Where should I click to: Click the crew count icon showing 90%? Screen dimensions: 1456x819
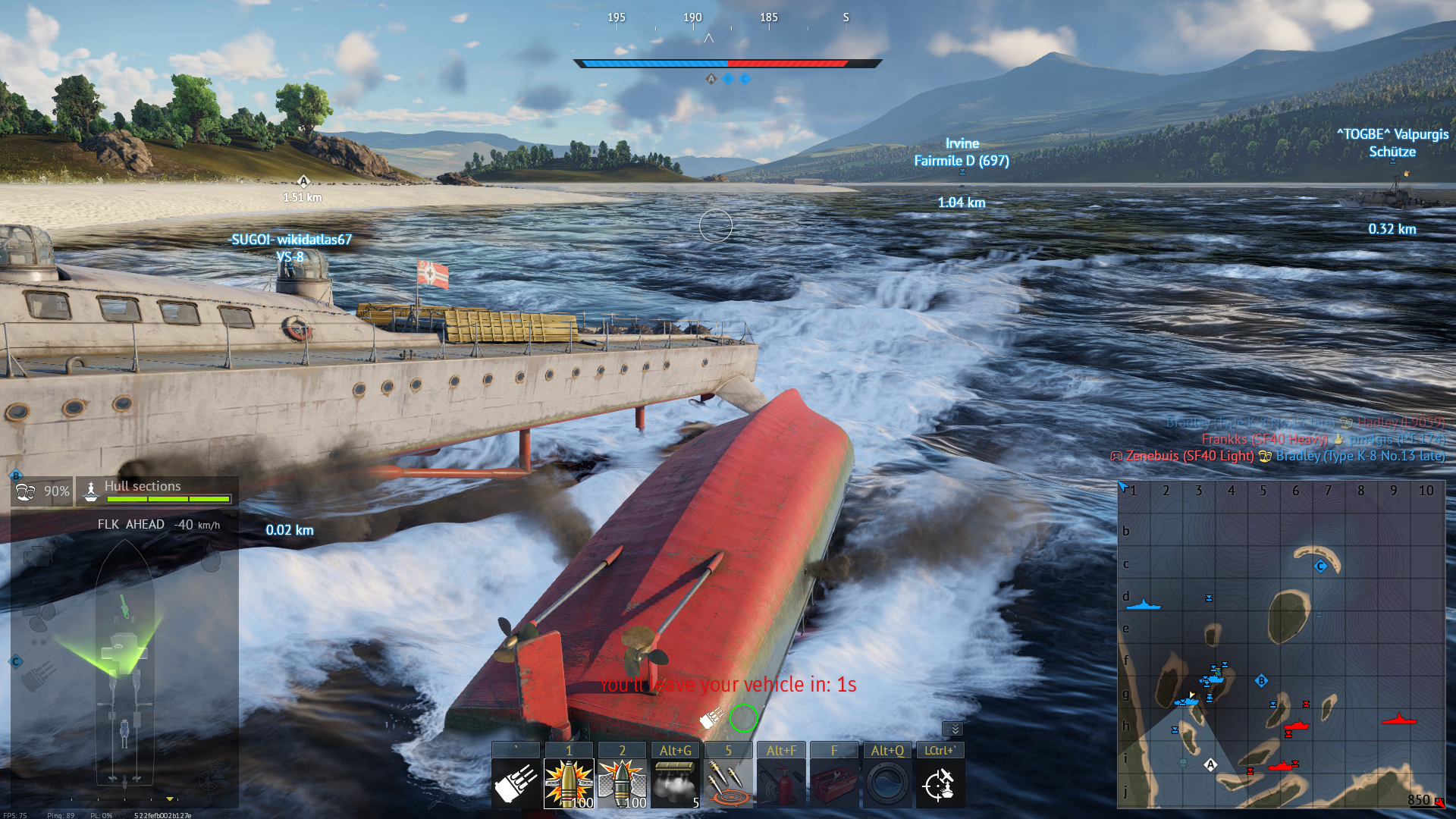click(42, 491)
